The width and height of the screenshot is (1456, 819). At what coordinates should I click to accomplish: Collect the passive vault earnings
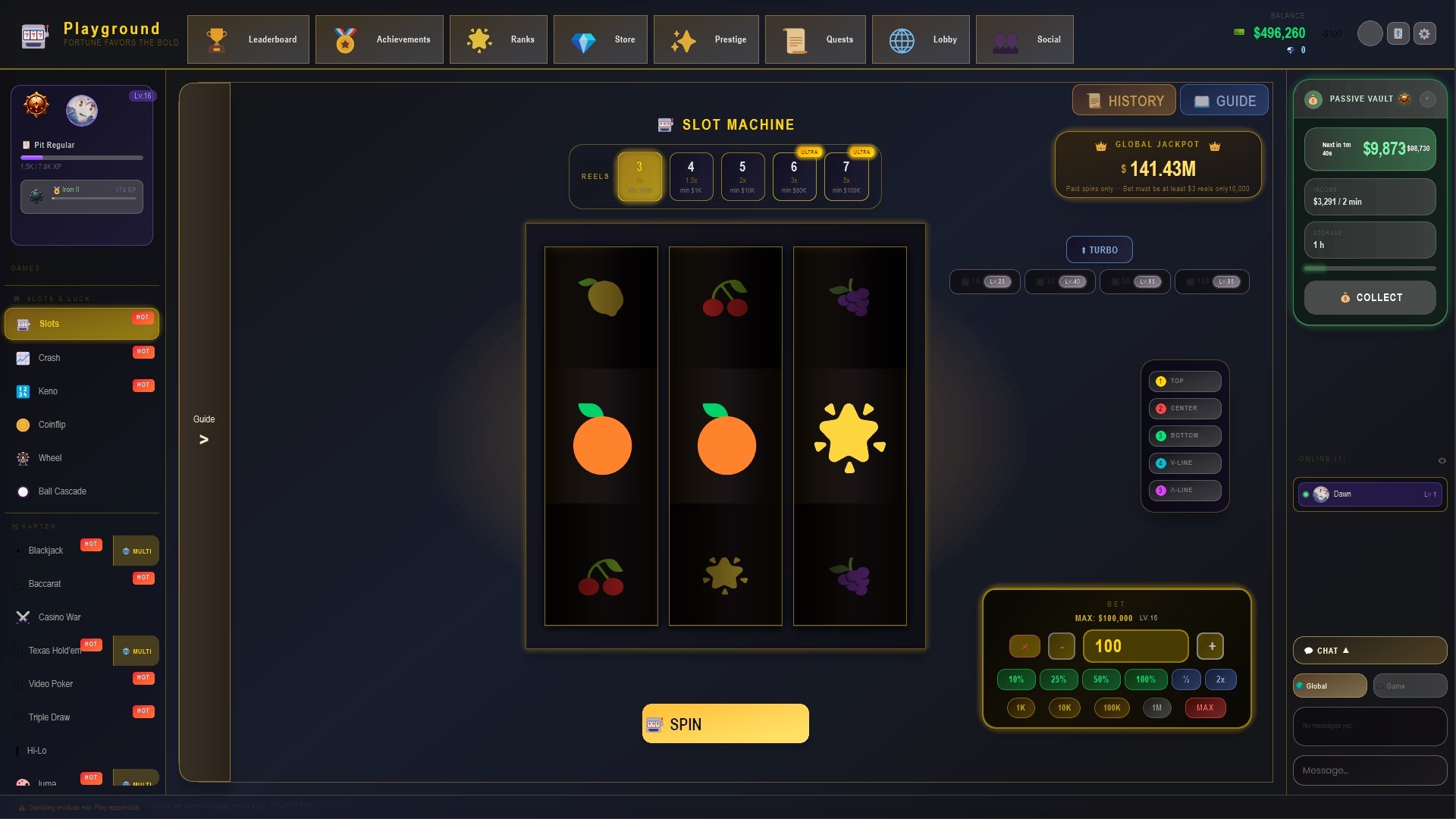point(1370,297)
